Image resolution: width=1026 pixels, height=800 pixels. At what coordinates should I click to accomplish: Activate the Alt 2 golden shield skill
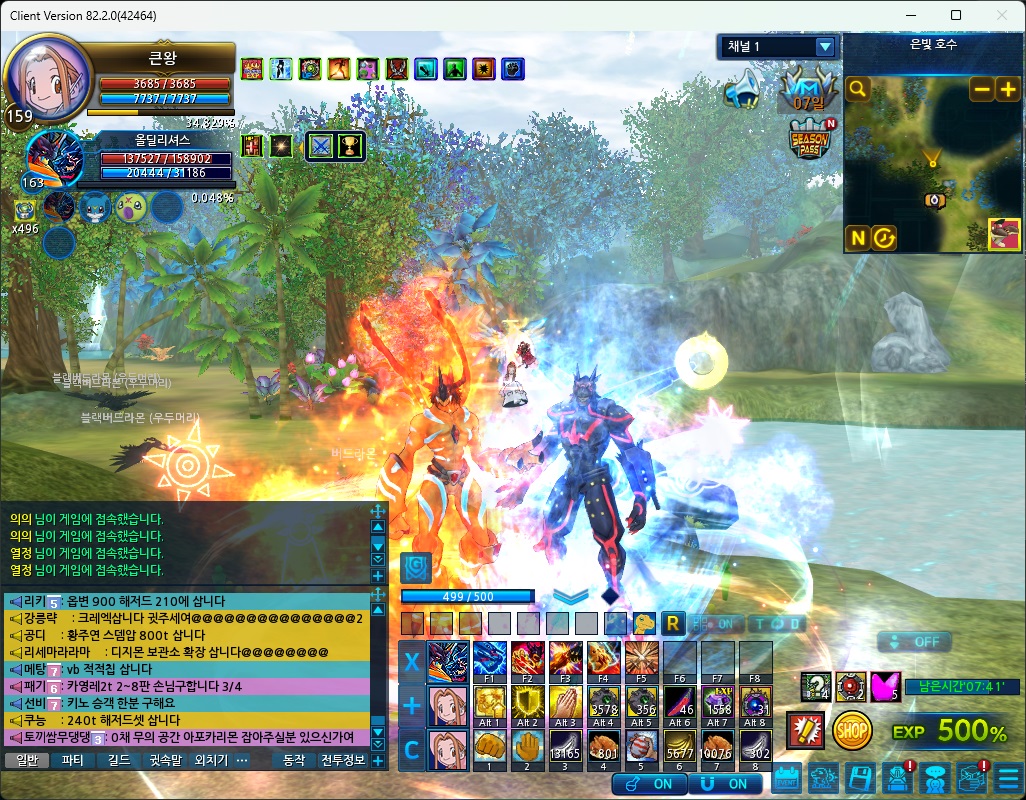point(528,704)
